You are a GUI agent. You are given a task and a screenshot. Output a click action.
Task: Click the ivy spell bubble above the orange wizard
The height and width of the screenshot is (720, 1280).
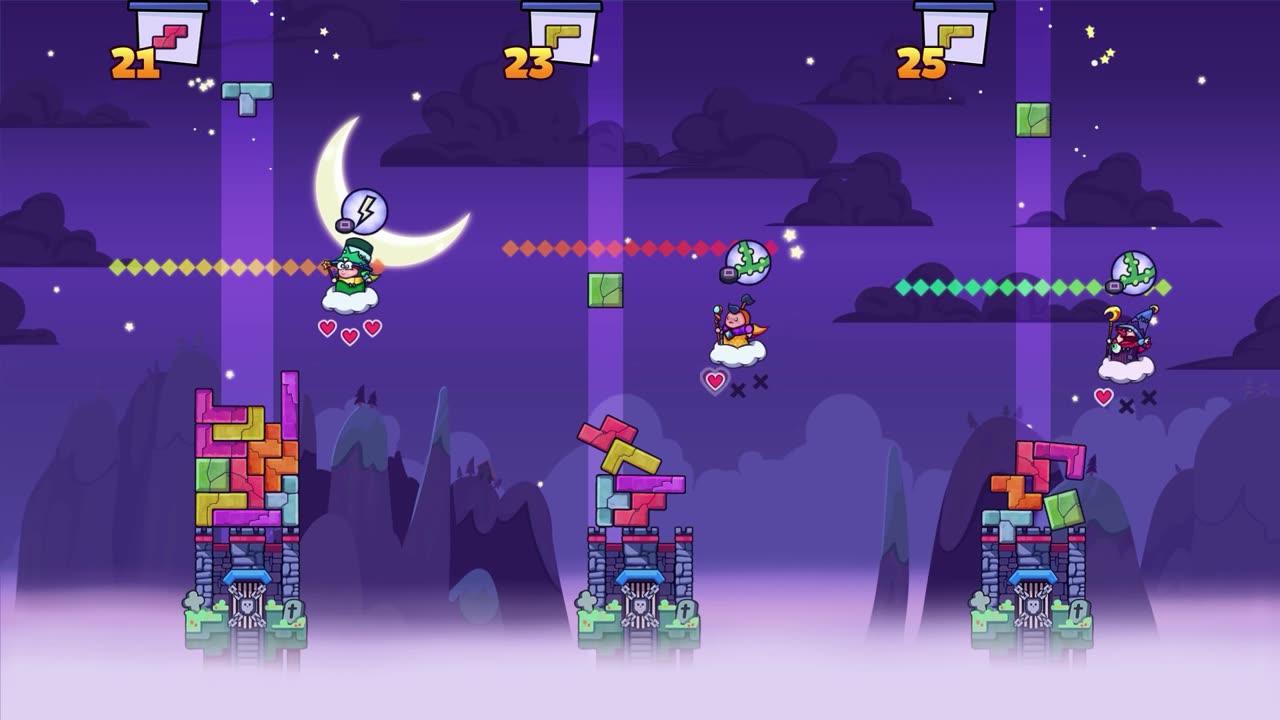[x=748, y=262]
